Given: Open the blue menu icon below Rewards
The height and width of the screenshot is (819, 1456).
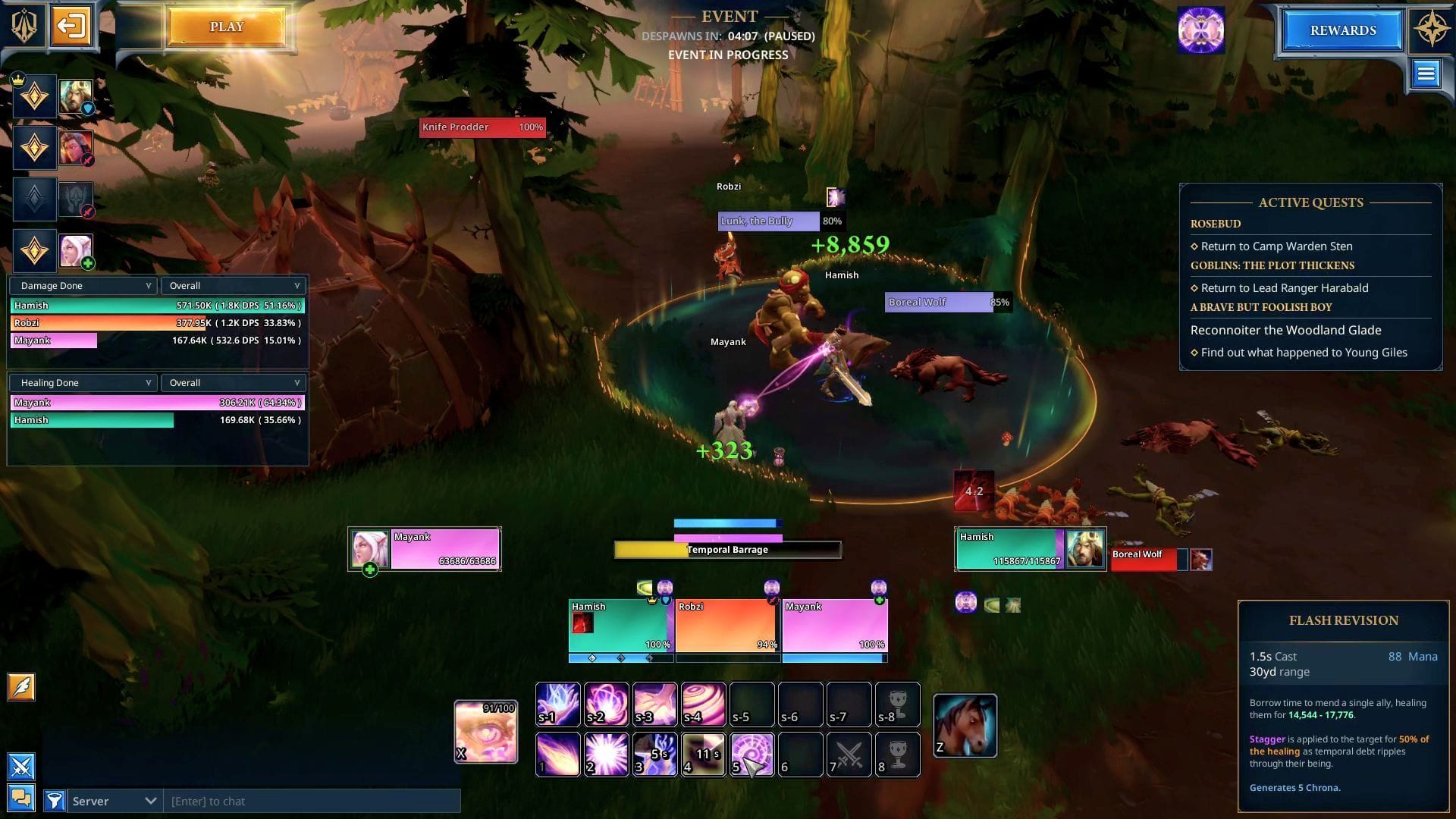Looking at the screenshot, I should pos(1426,74).
